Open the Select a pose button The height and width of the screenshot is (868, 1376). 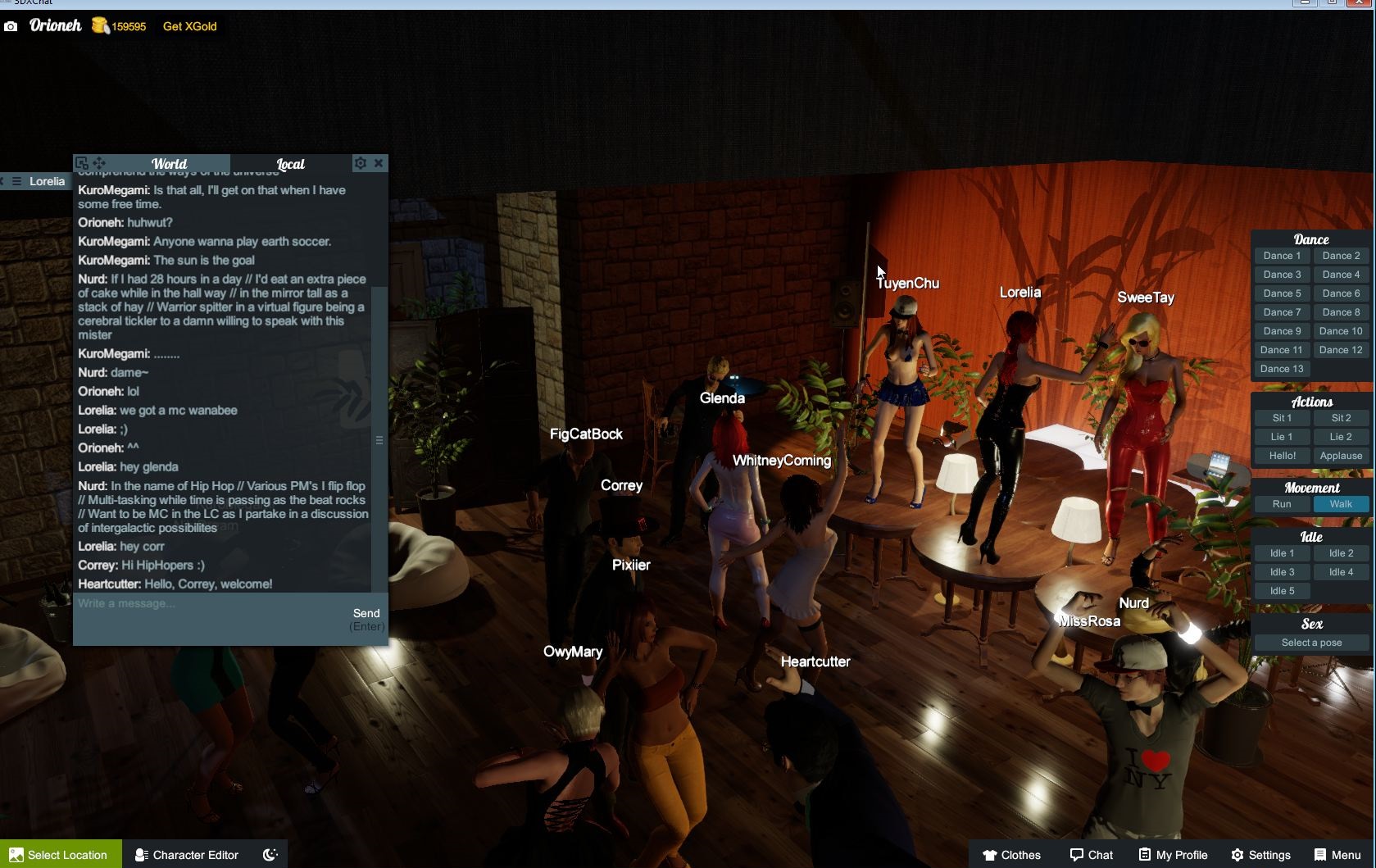[x=1311, y=643]
